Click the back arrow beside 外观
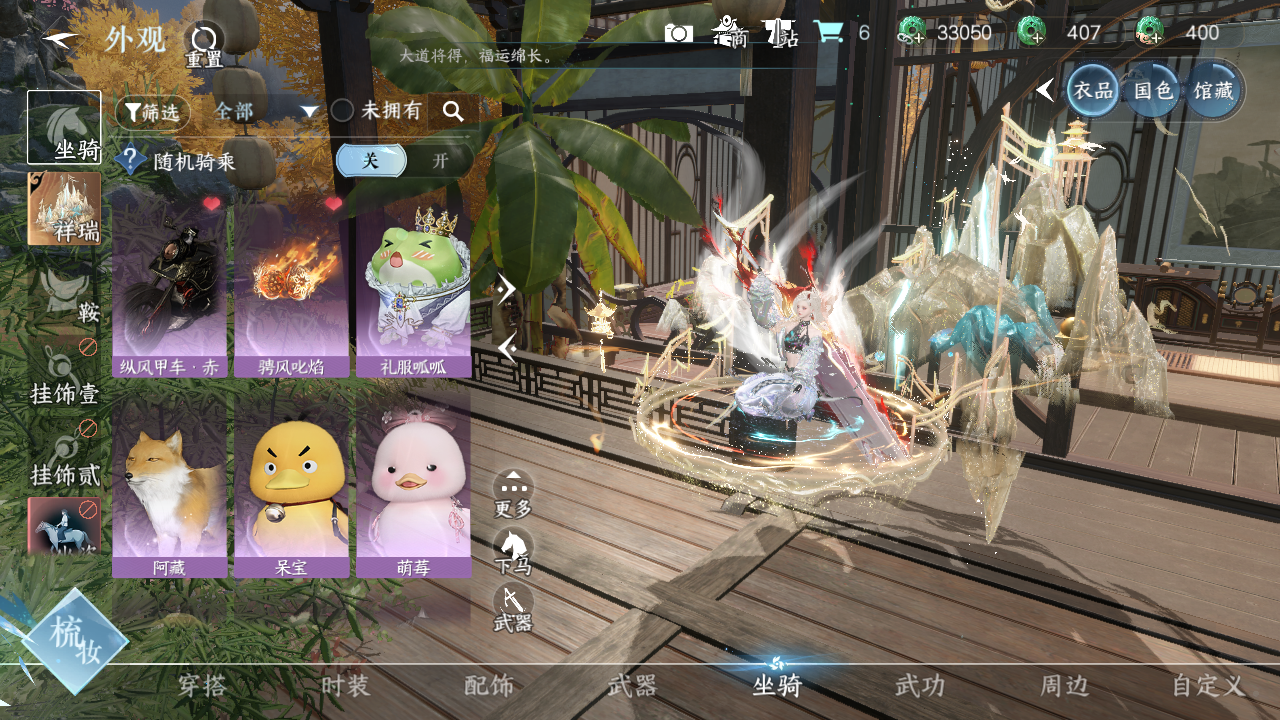This screenshot has height=720, width=1280. pos(60,40)
